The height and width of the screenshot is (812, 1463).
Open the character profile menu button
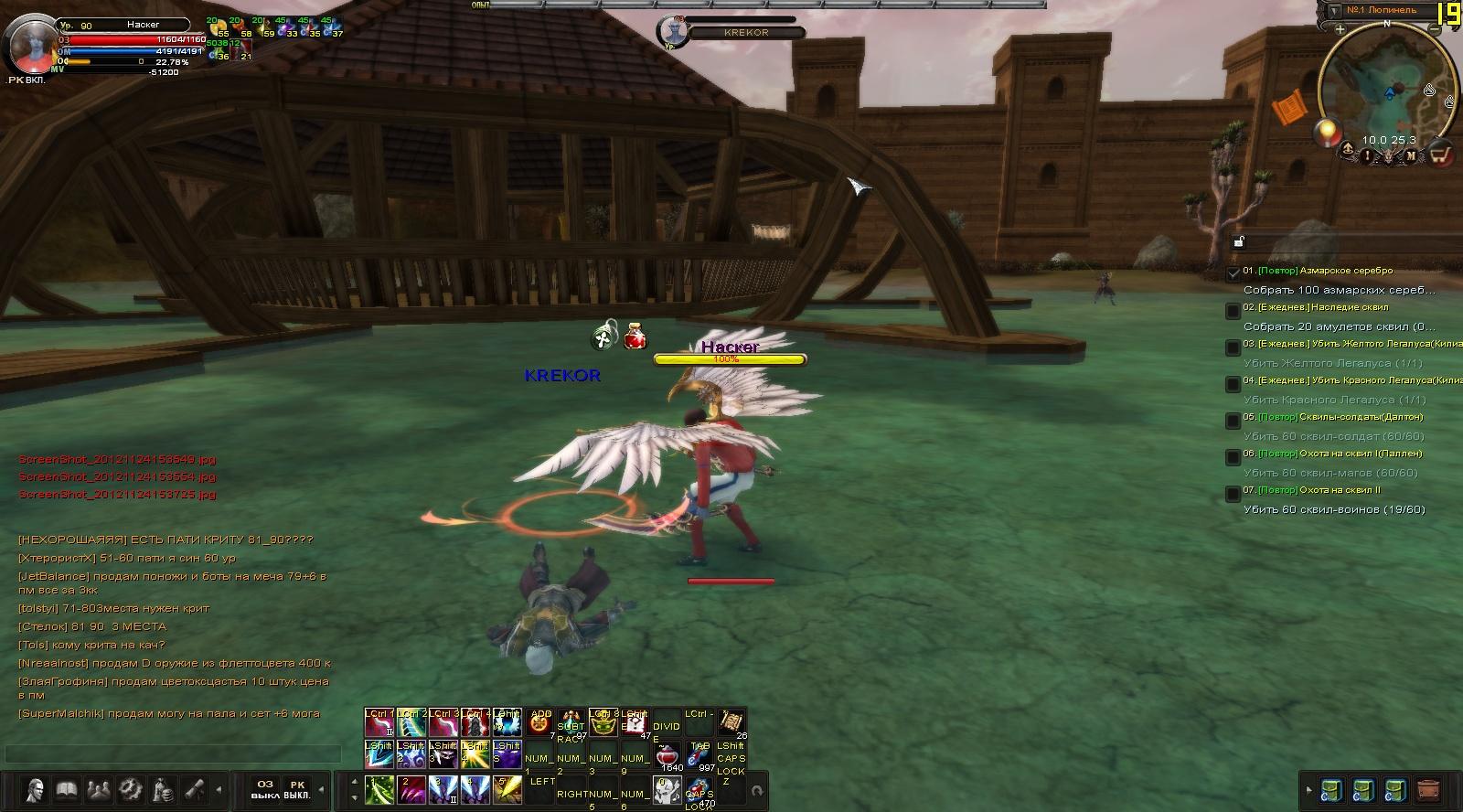pos(35,788)
